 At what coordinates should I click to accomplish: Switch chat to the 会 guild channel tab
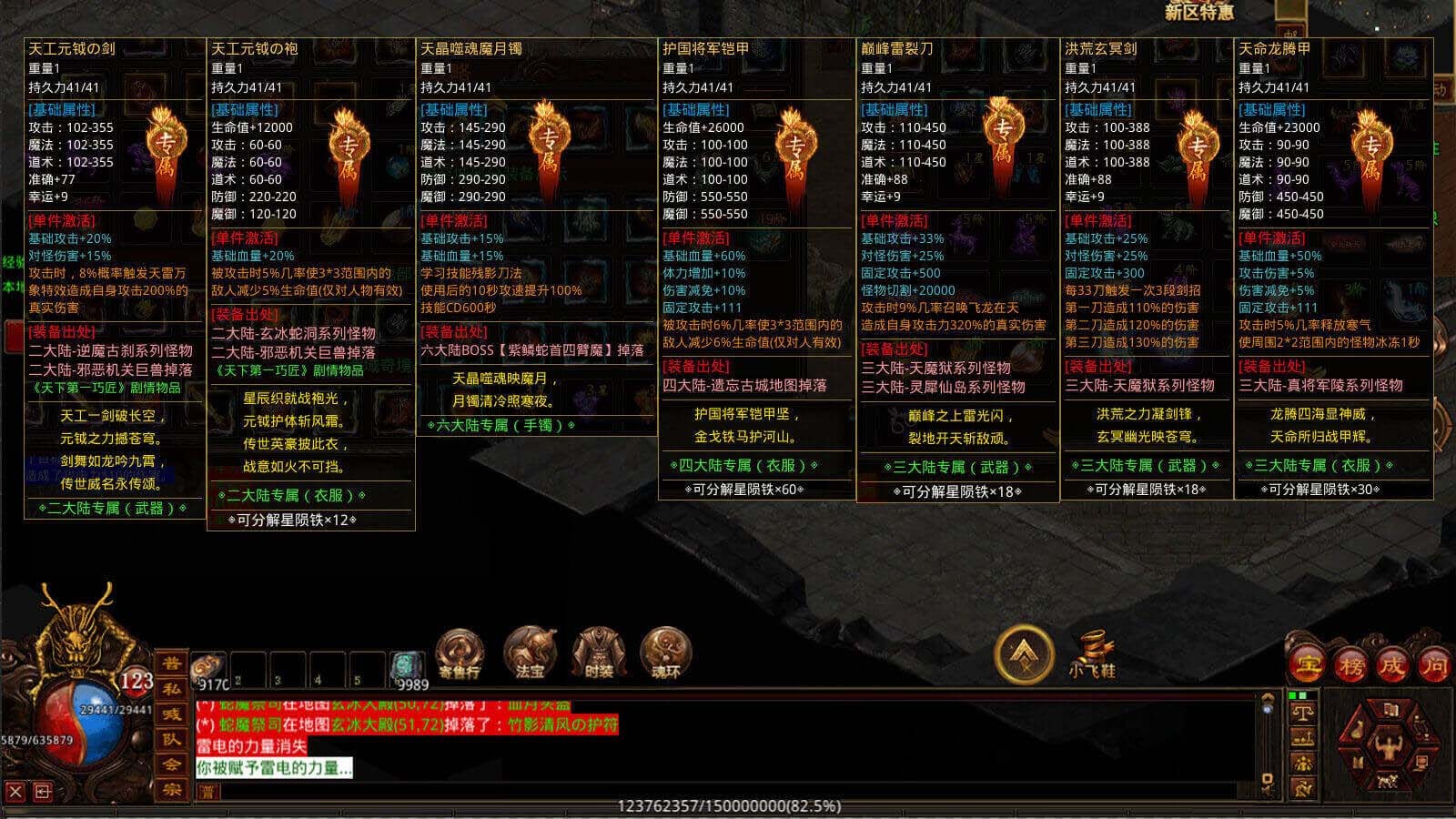pyautogui.click(x=171, y=764)
